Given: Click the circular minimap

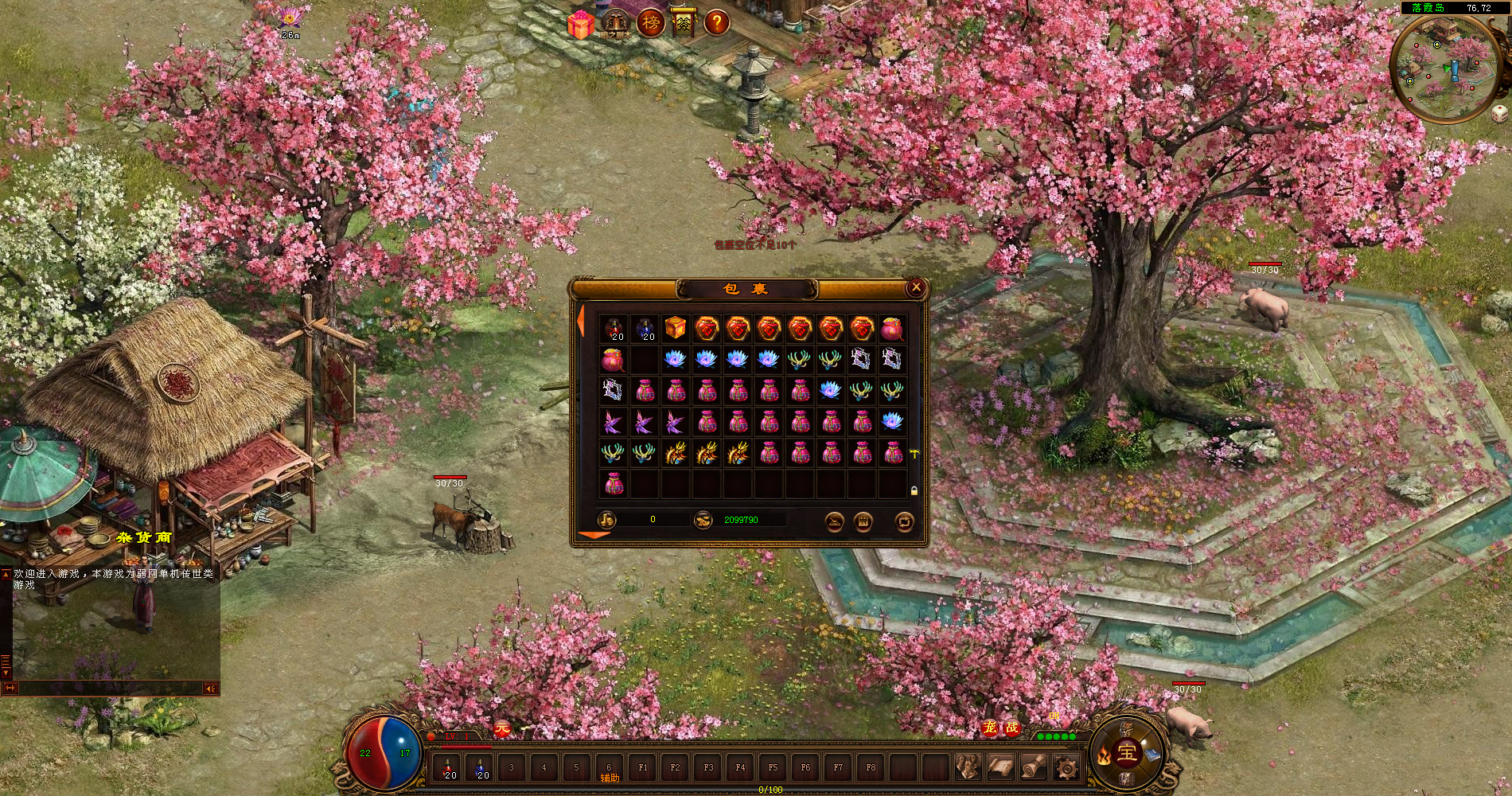Looking at the screenshot, I should point(1439,68).
